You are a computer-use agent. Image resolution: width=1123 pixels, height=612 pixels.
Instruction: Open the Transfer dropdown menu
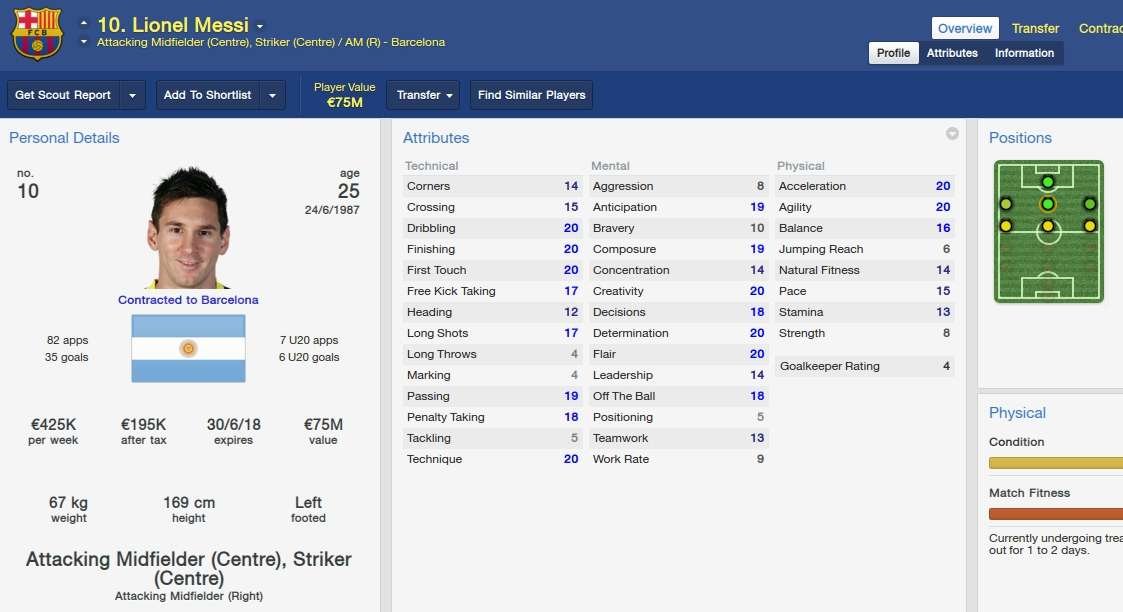click(423, 95)
